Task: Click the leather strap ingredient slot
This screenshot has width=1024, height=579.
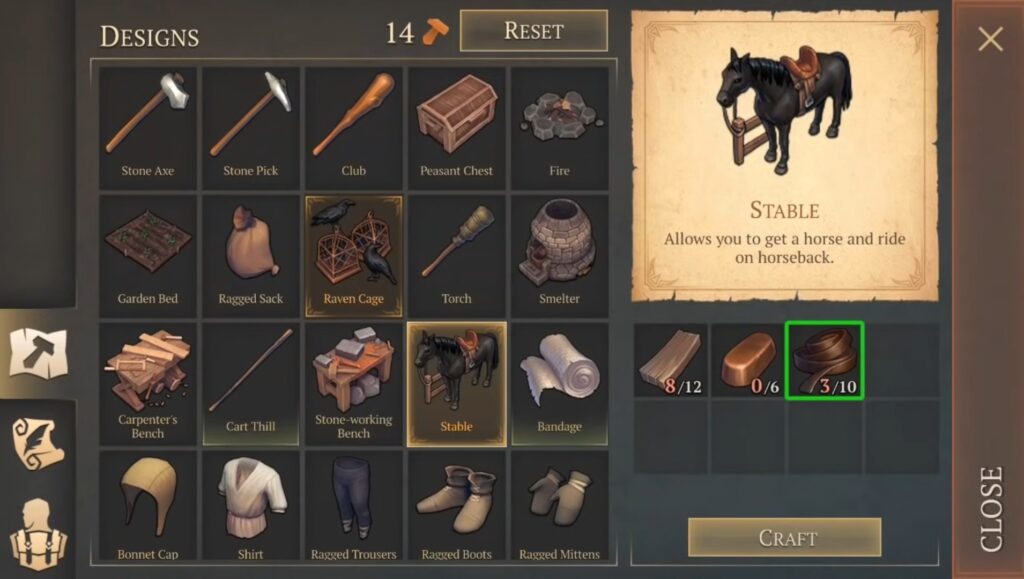Action: coord(824,359)
